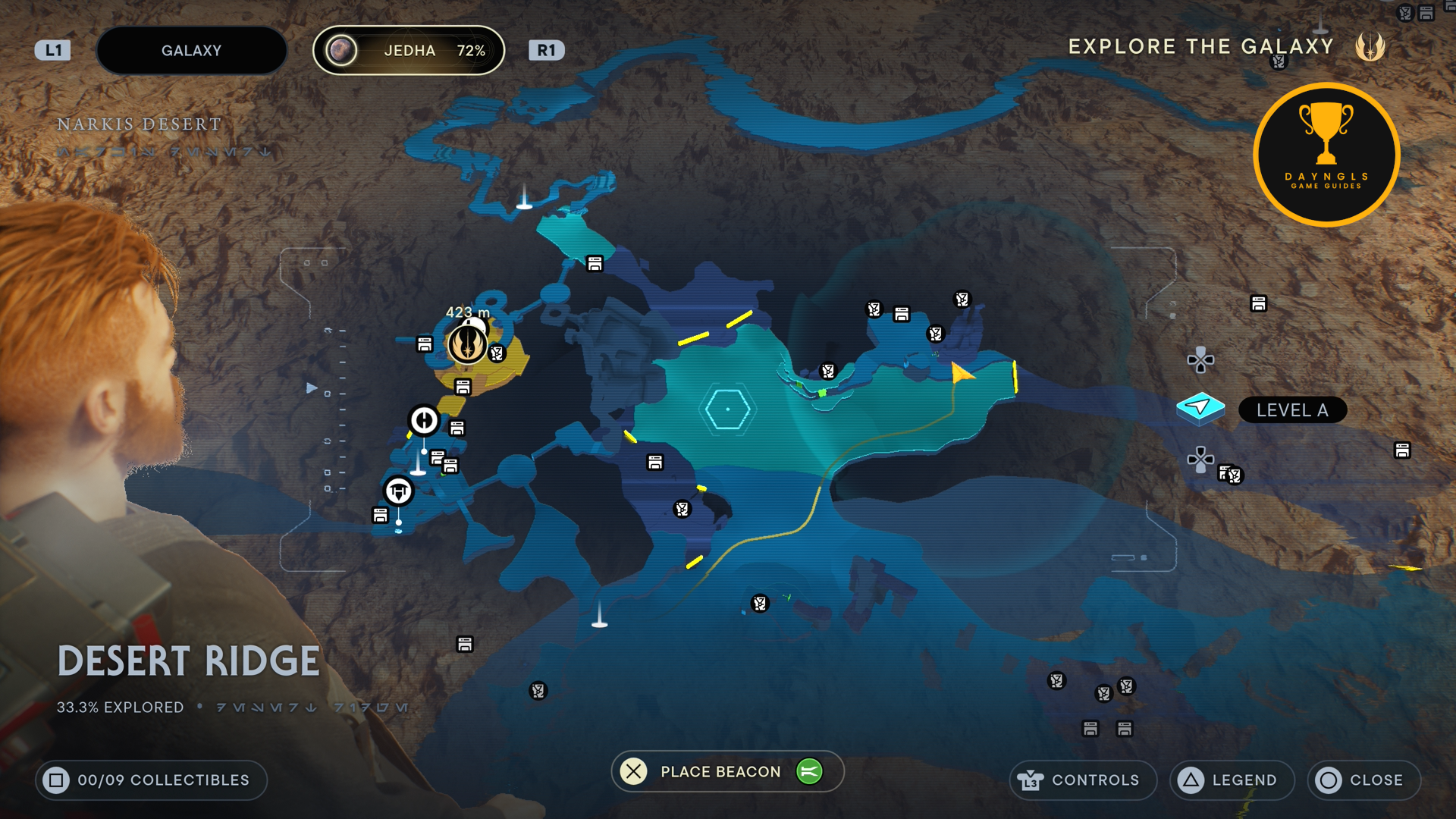Image resolution: width=1456 pixels, height=819 pixels.
Task: Go down a level with the lower d-pad icon
Action: point(1200,460)
